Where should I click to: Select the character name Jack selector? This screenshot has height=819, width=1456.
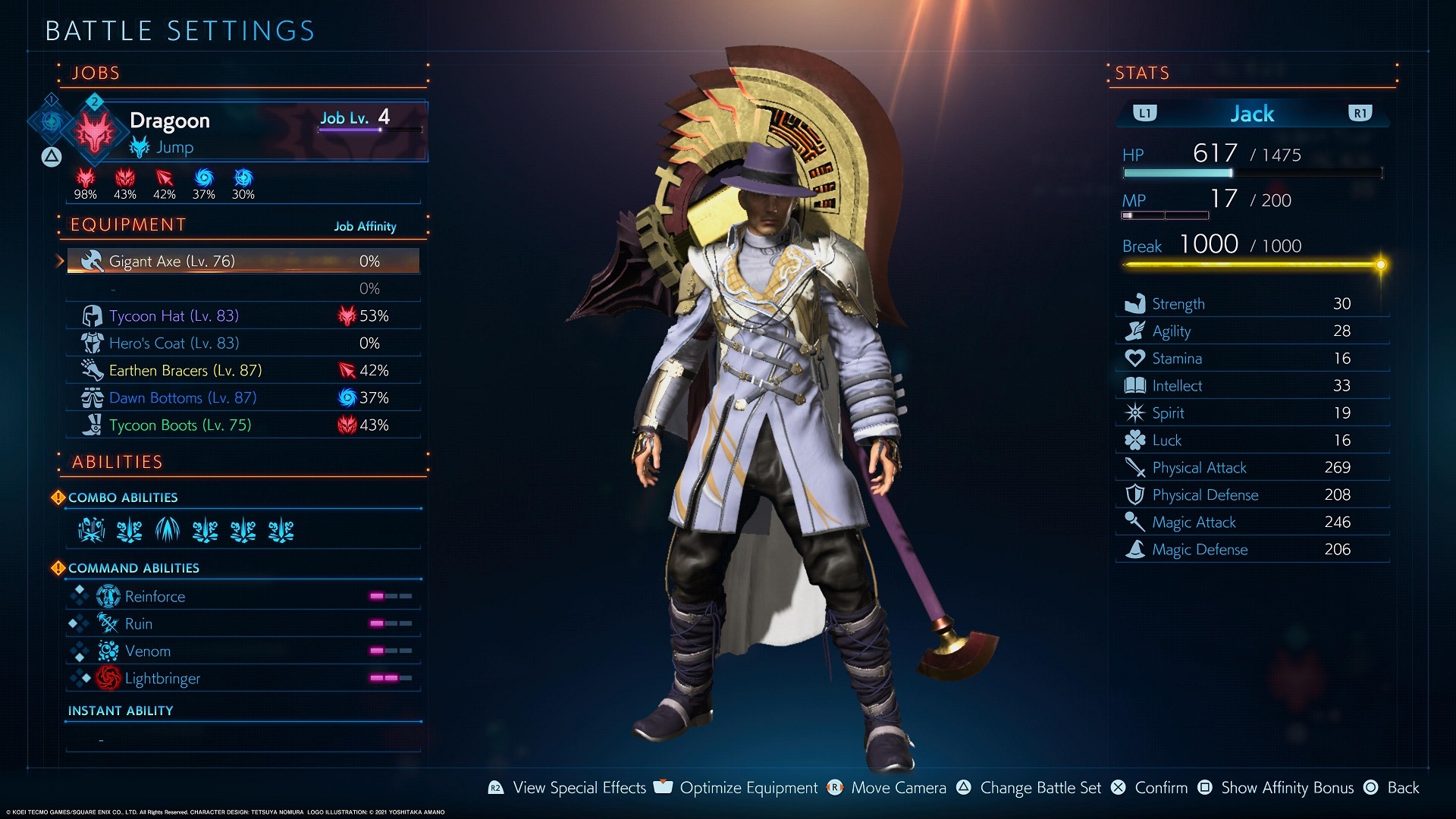point(1252,114)
